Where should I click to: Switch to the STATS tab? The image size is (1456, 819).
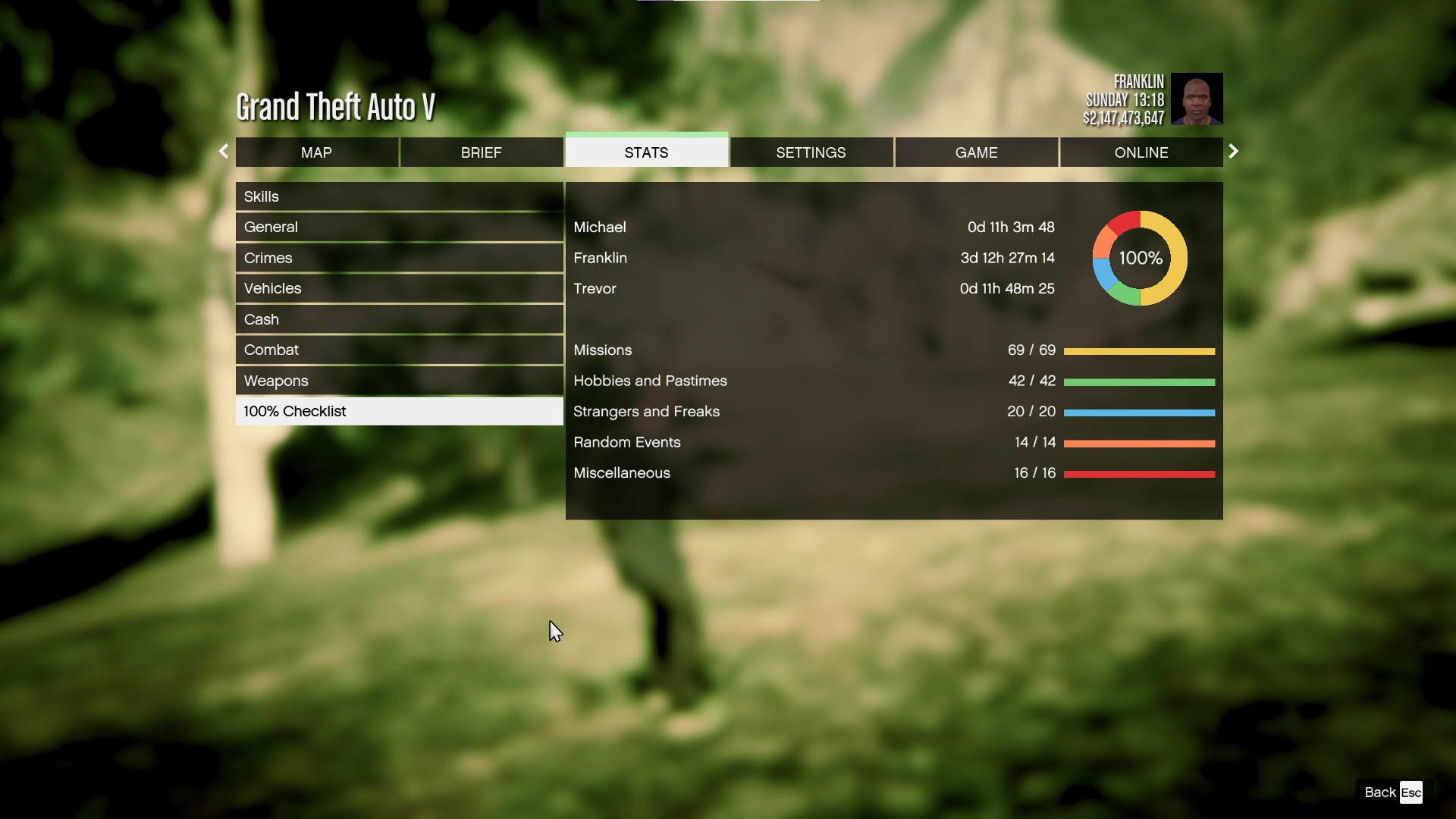pyautogui.click(x=646, y=152)
